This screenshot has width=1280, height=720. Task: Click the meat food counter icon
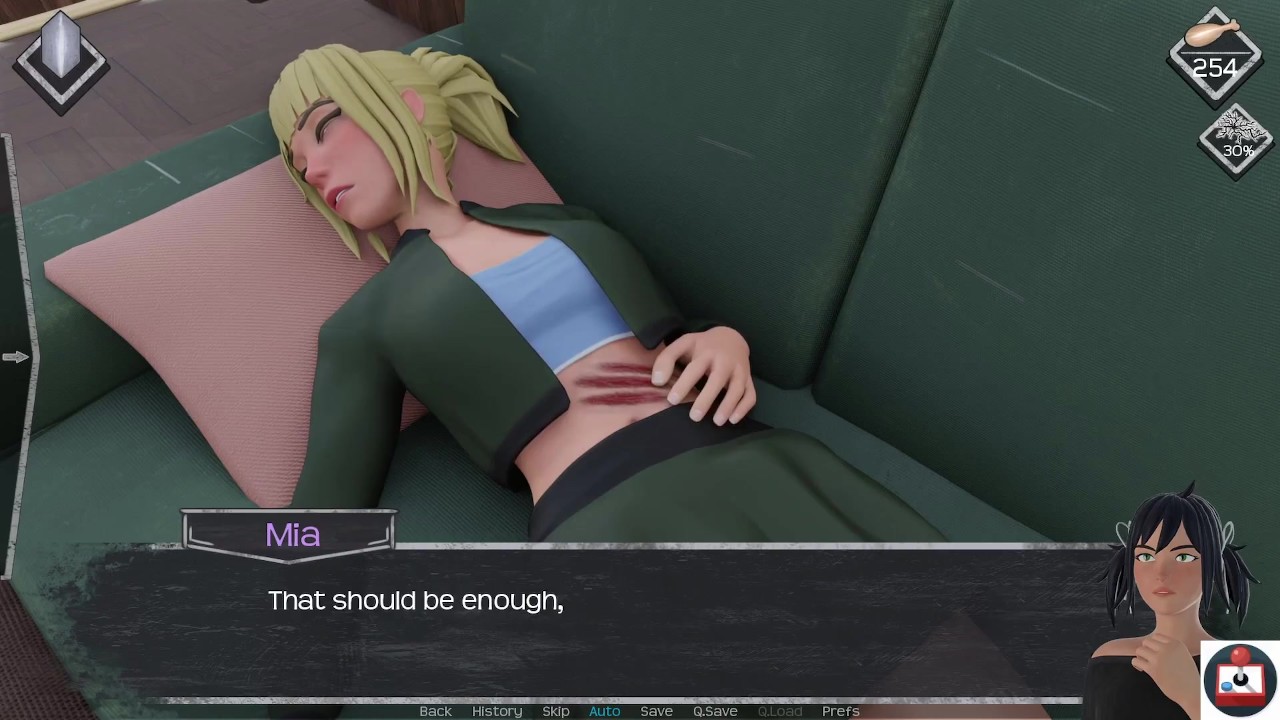point(1215,55)
